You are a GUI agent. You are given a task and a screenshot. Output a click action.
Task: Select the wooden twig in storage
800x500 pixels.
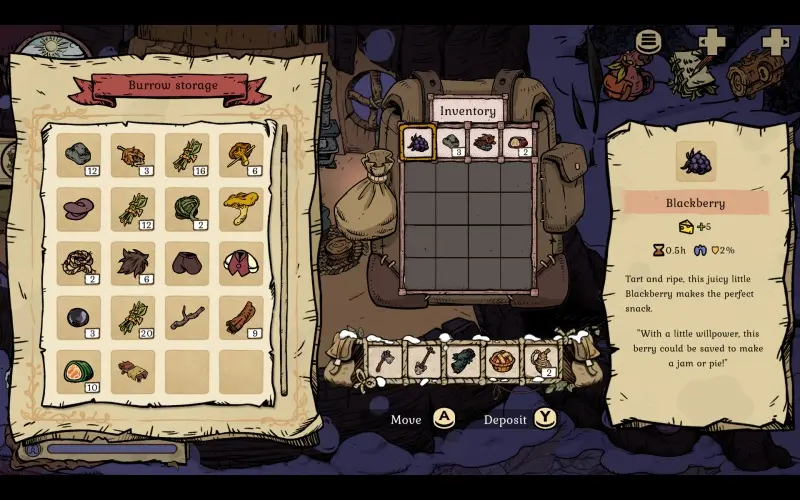tap(187, 317)
